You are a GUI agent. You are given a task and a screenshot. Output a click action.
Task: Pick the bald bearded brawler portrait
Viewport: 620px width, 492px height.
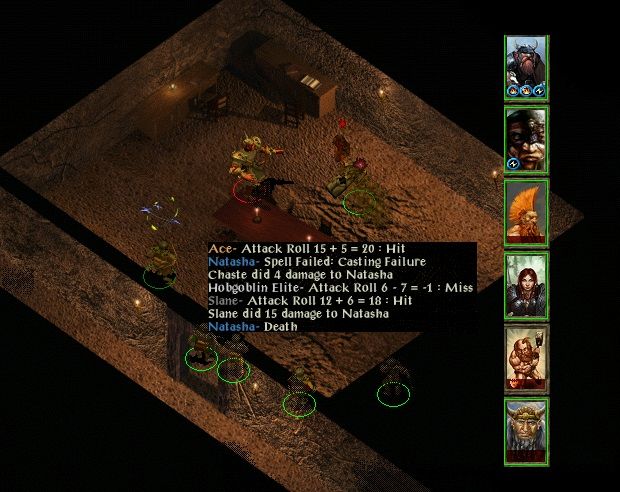coord(525,357)
